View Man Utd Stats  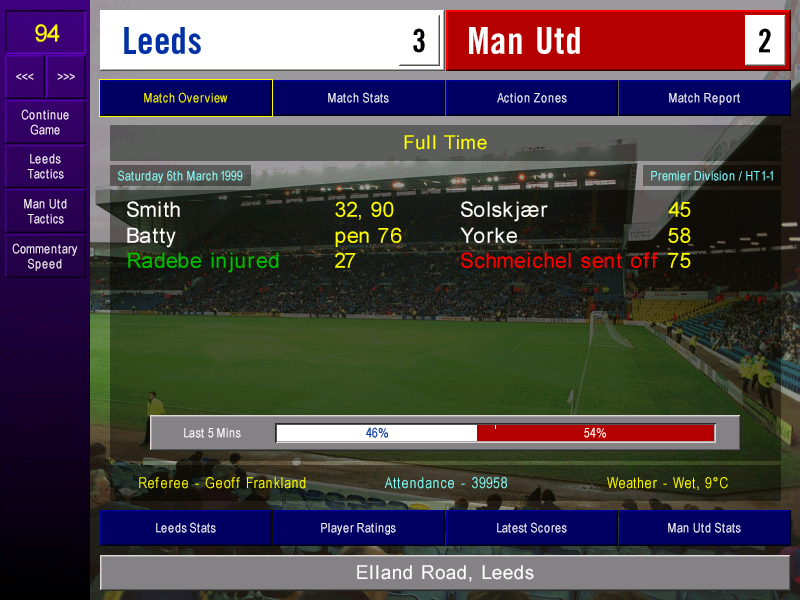[704, 528]
